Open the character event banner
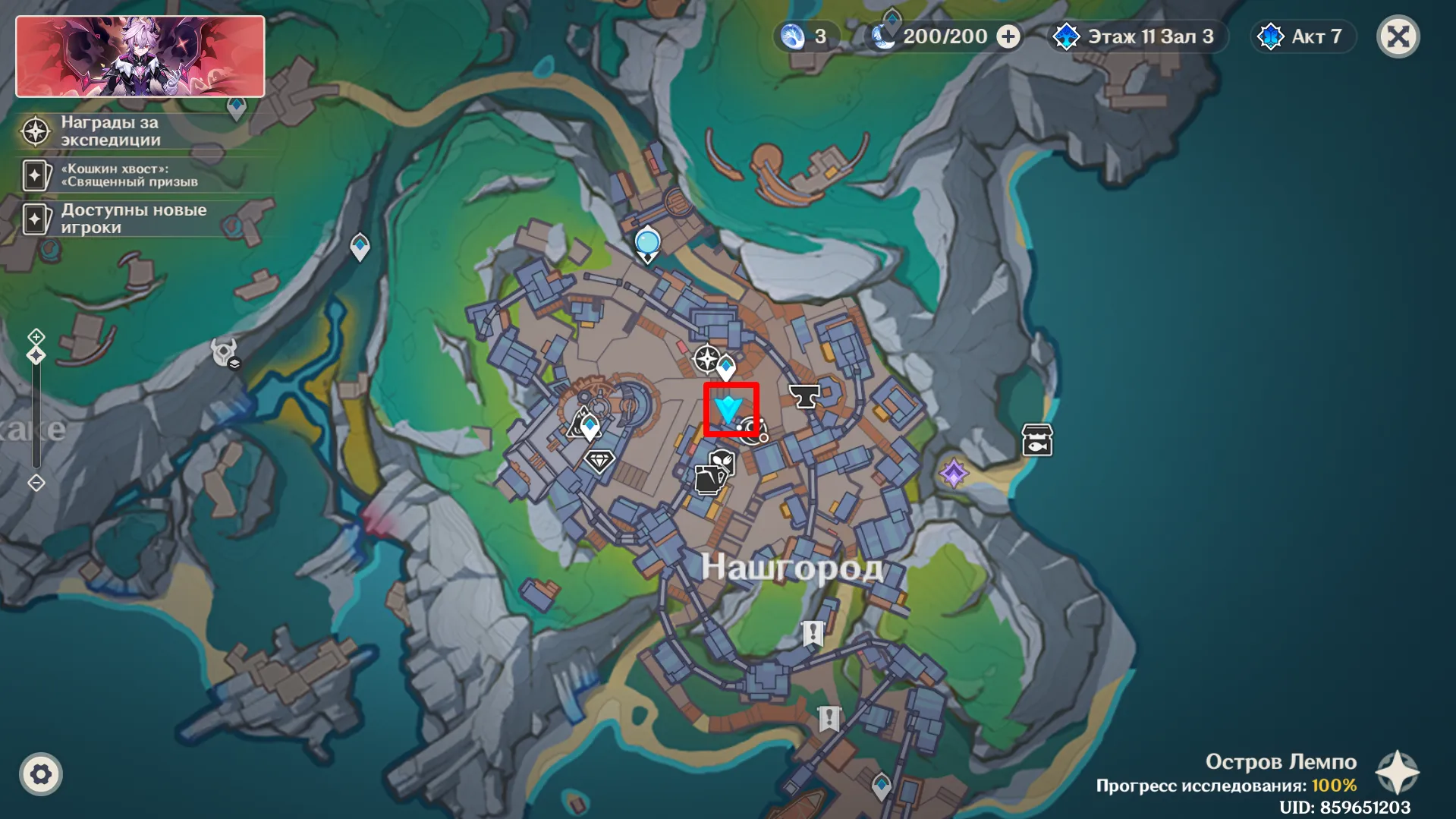The height and width of the screenshot is (819, 1456). point(140,57)
